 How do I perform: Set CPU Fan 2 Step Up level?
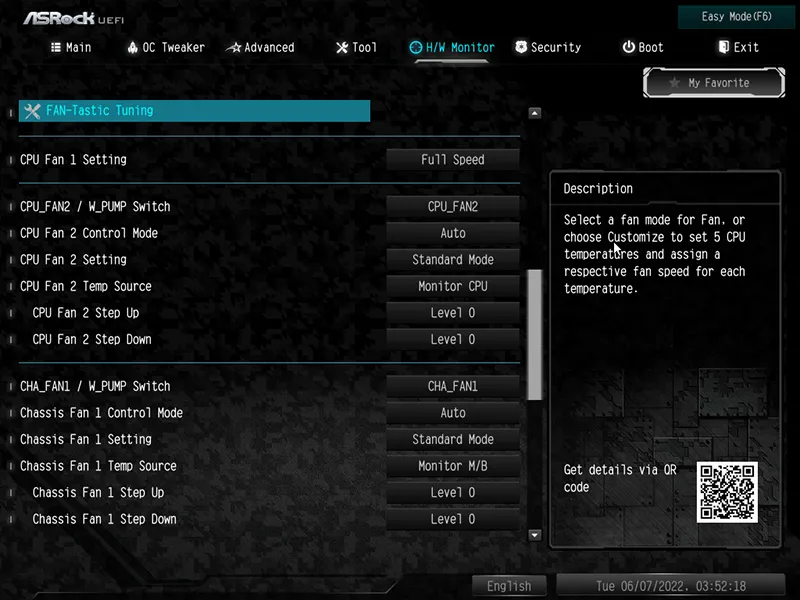(x=453, y=313)
